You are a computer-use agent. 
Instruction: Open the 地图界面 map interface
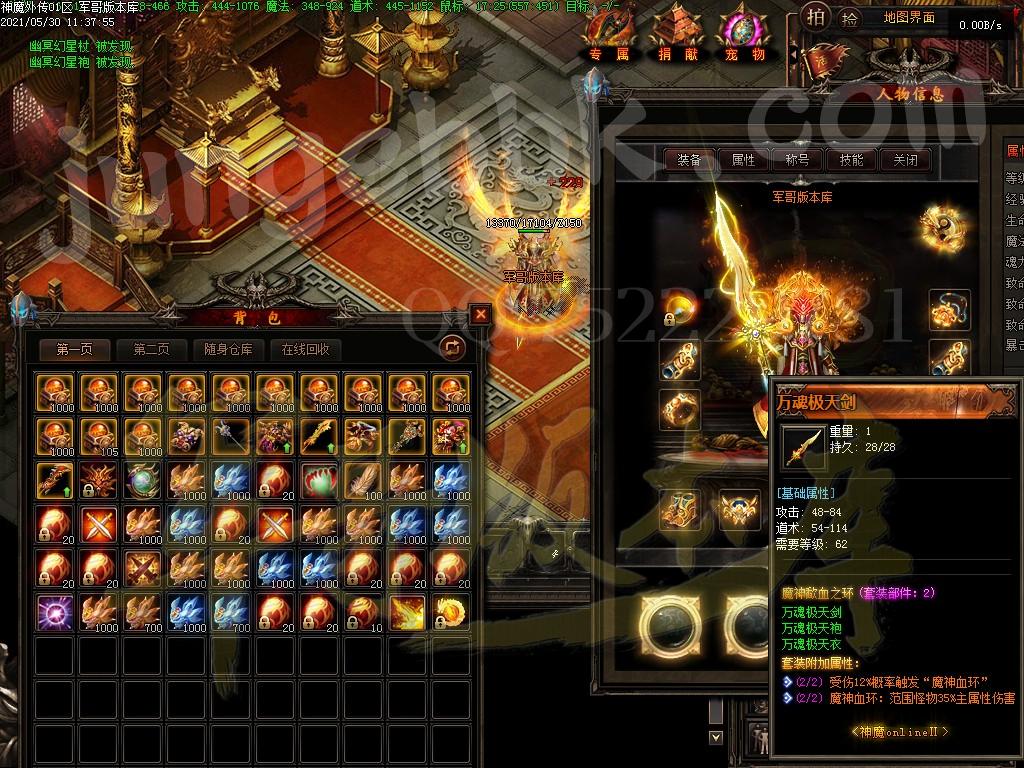coord(909,18)
